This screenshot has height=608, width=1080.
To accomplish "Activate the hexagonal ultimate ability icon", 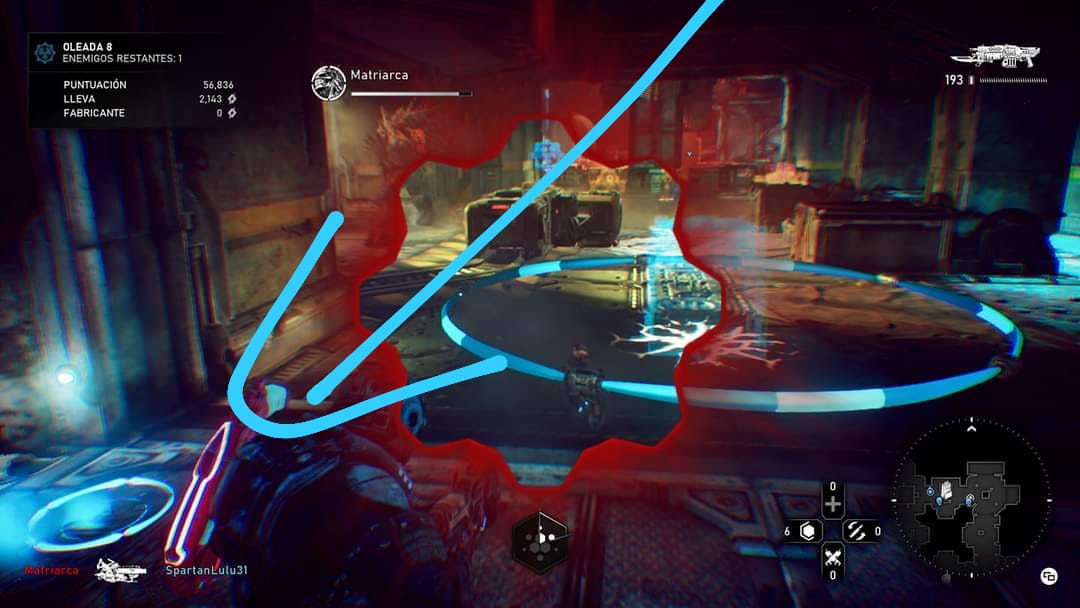I will [540, 541].
